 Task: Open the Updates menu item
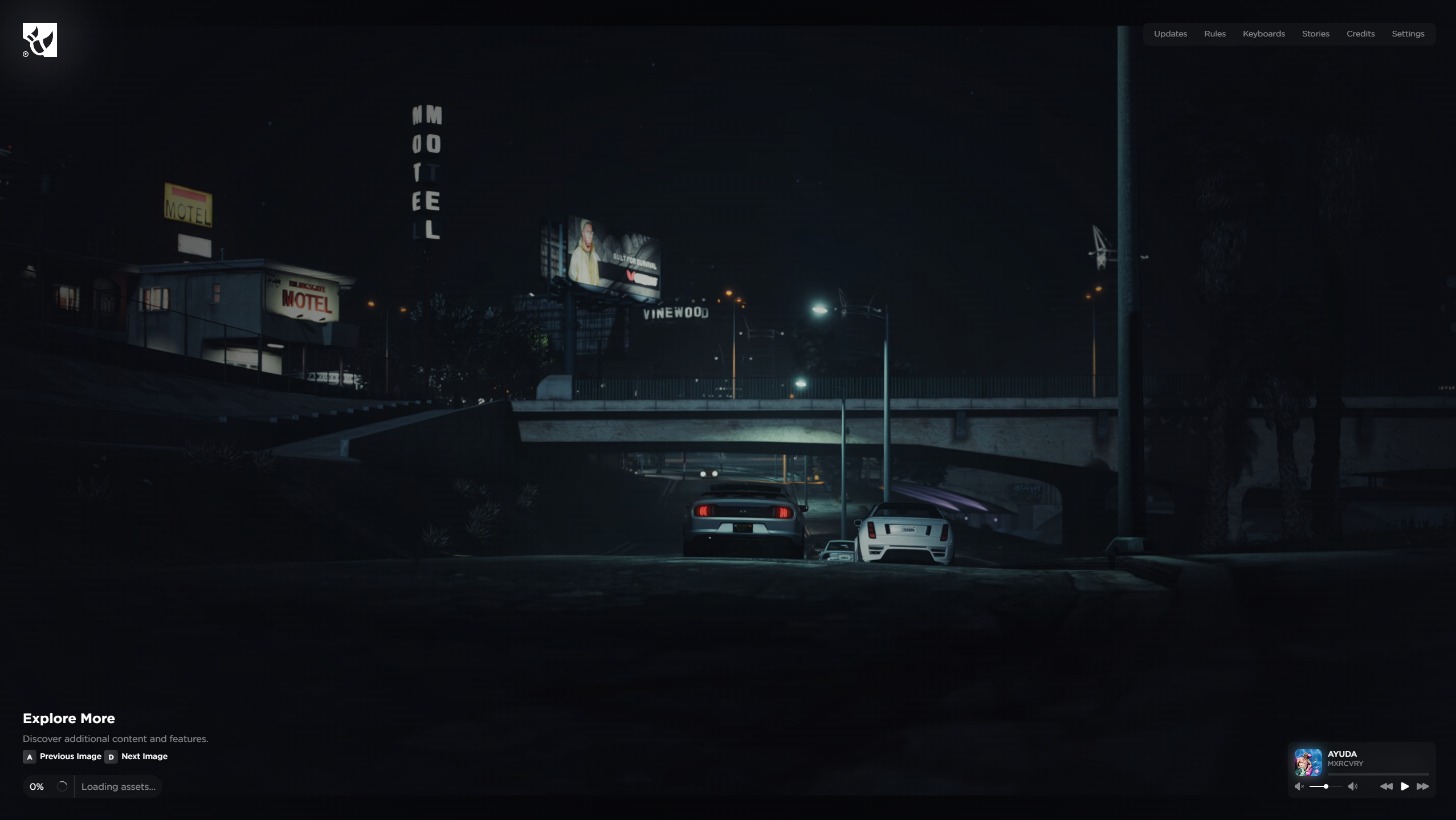click(x=1170, y=34)
